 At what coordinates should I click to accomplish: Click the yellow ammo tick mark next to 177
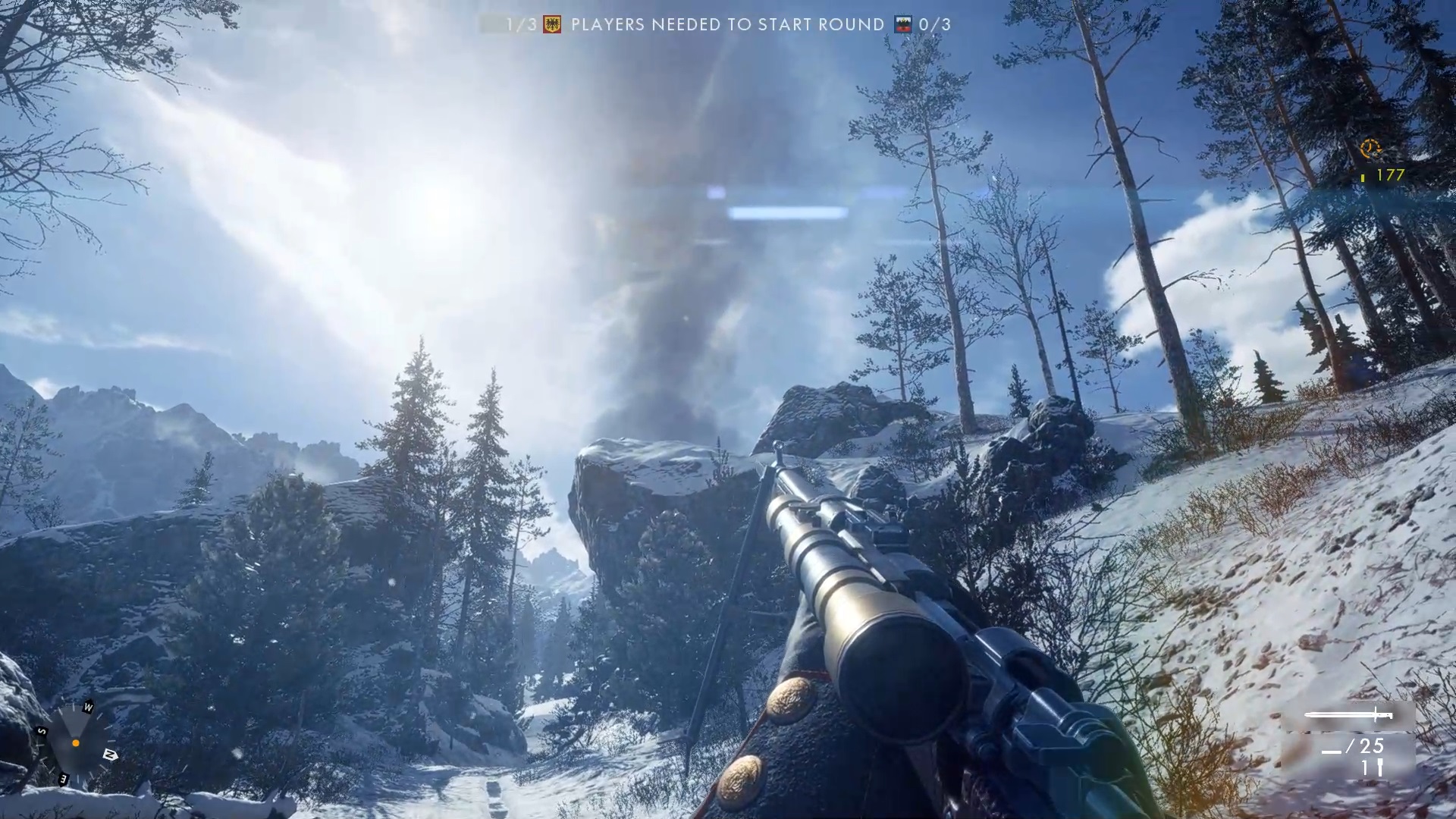click(x=1363, y=177)
